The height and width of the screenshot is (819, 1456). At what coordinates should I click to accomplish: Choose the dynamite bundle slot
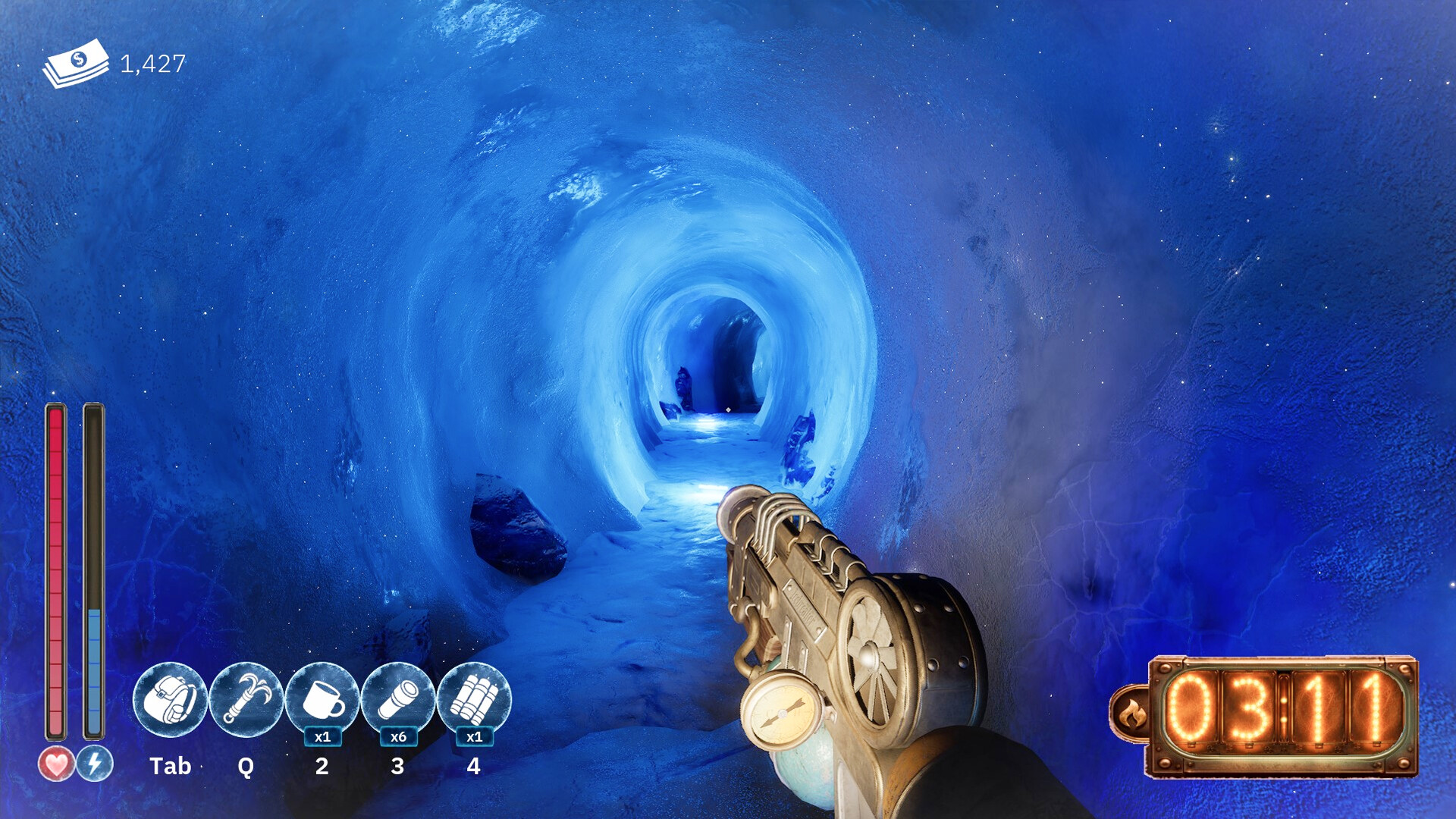(474, 699)
